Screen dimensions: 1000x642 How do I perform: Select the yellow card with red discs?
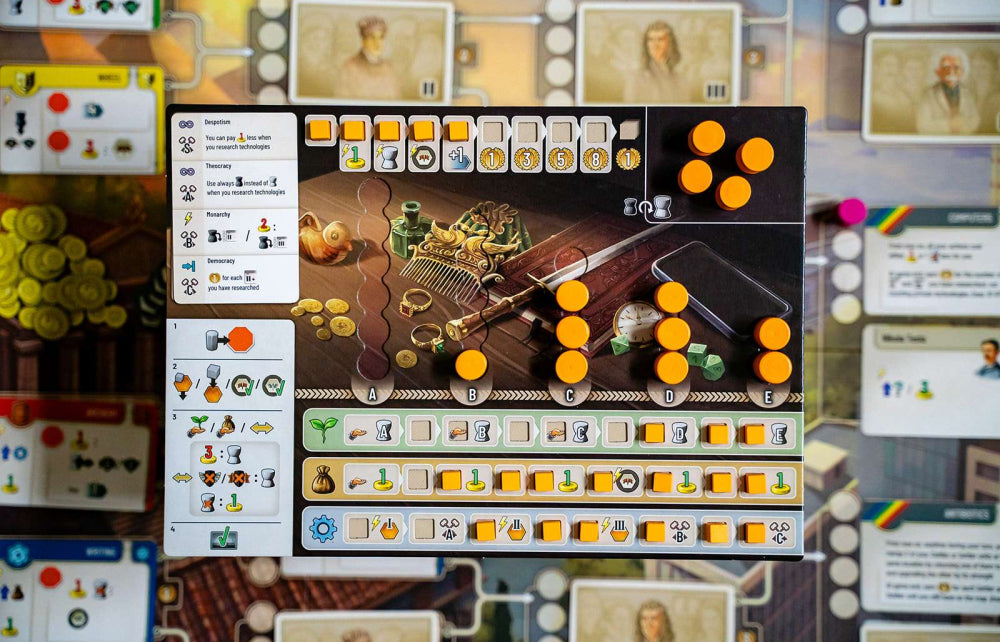click(x=82, y=119)
